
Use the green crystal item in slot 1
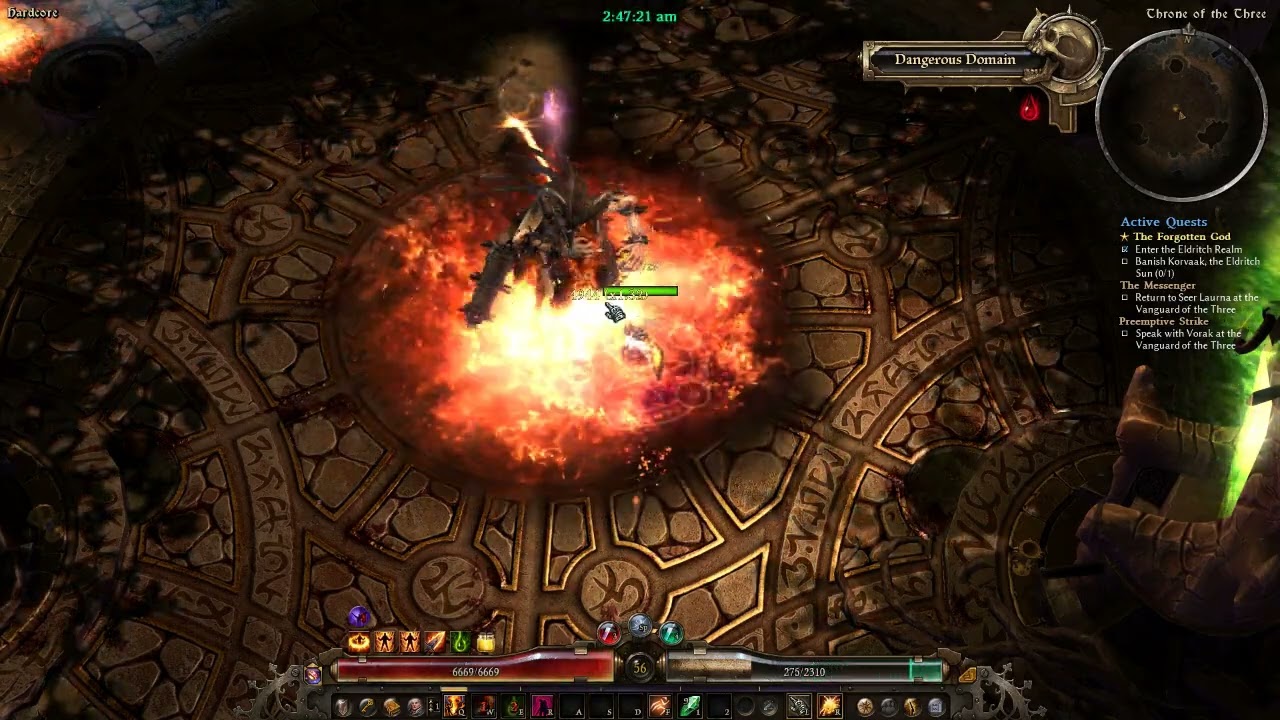click(690, 707)
